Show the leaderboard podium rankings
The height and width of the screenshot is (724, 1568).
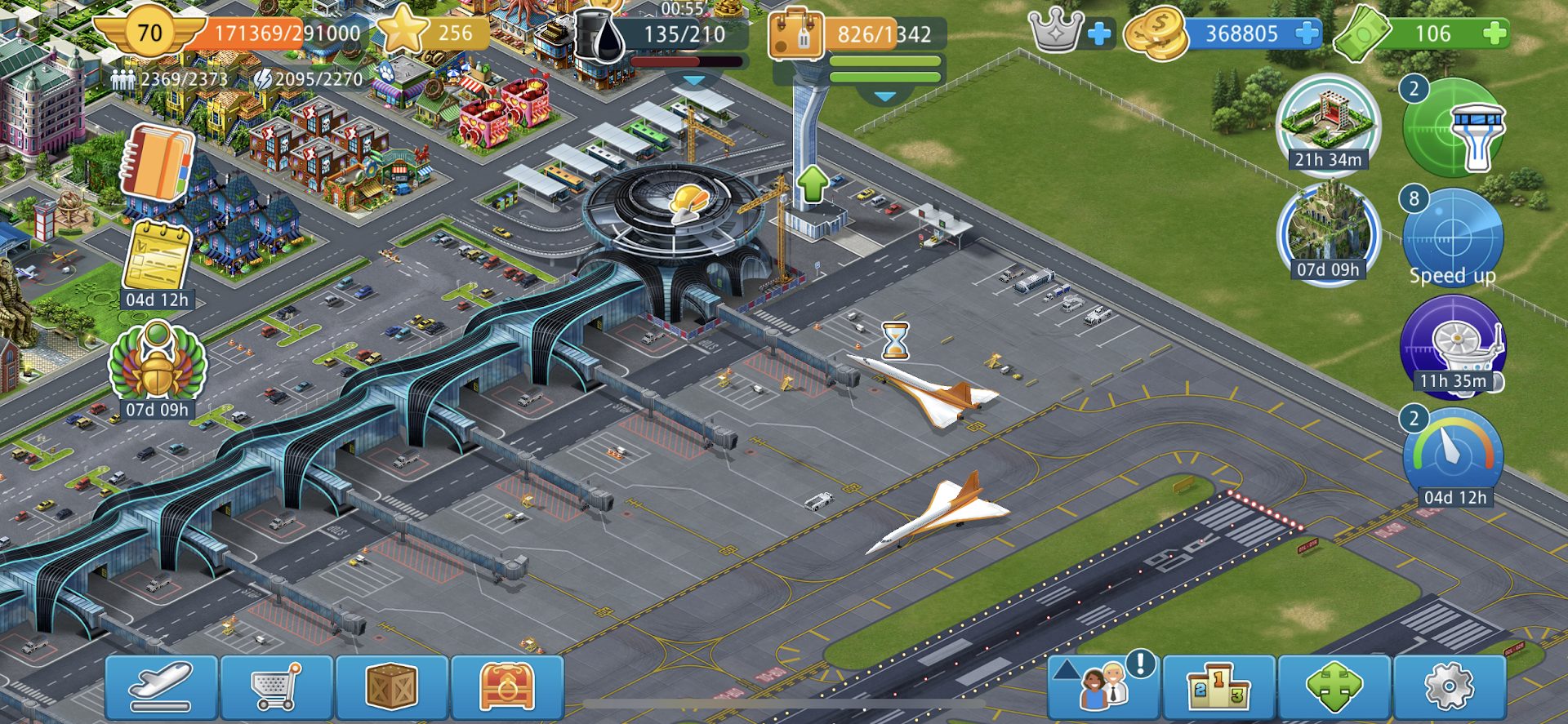pyautogui.click(x=1218, y=686)
